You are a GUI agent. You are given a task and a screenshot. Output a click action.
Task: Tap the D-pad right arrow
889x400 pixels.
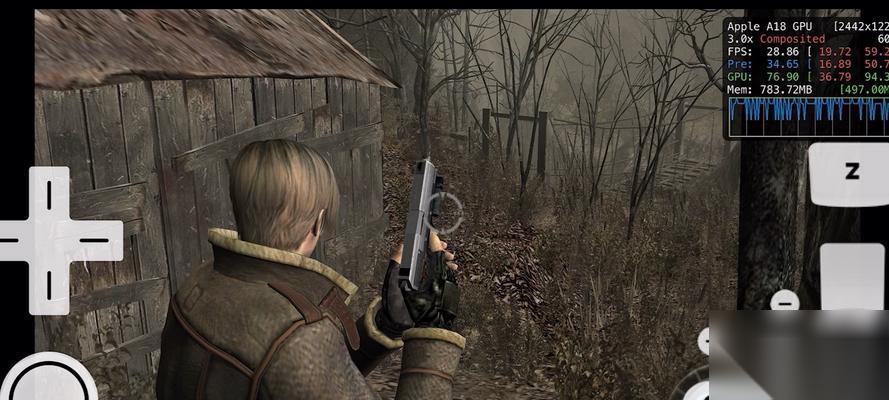coord(94,240)
